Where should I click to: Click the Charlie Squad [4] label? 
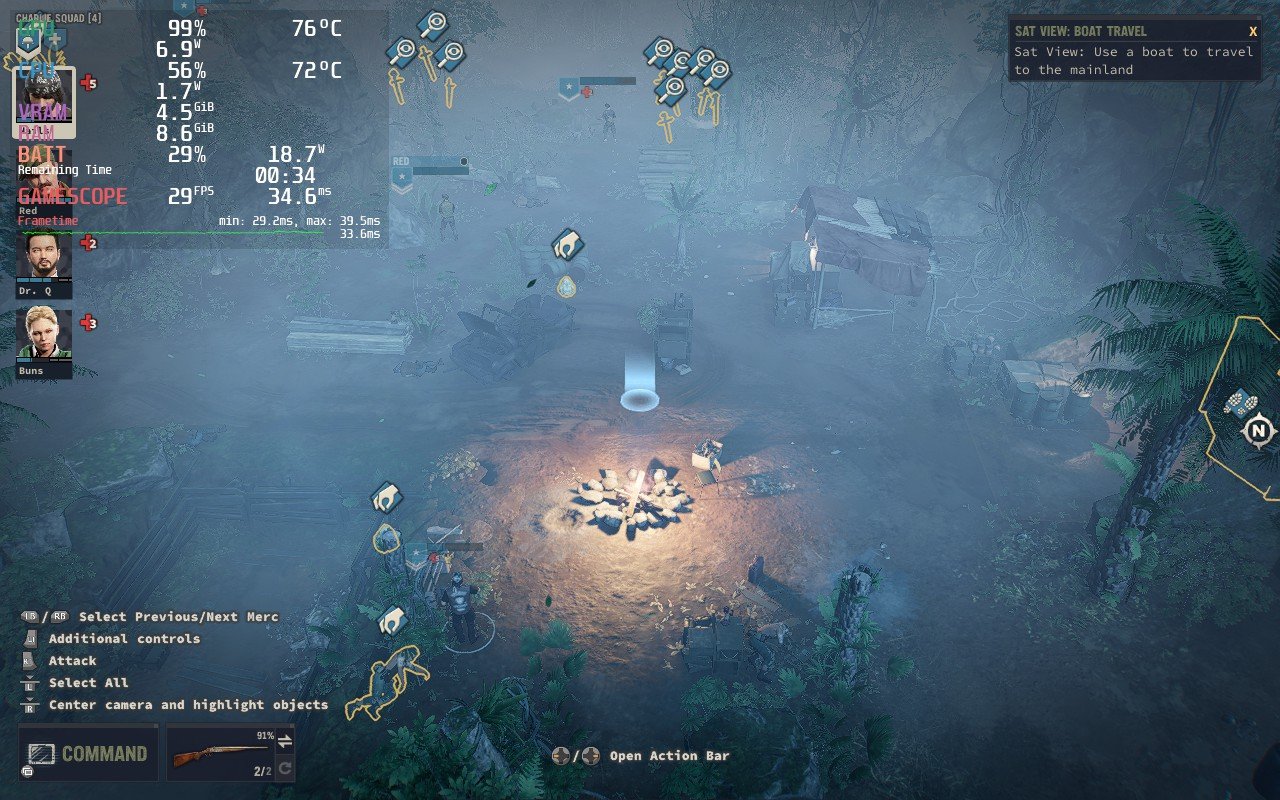(58, 16)
